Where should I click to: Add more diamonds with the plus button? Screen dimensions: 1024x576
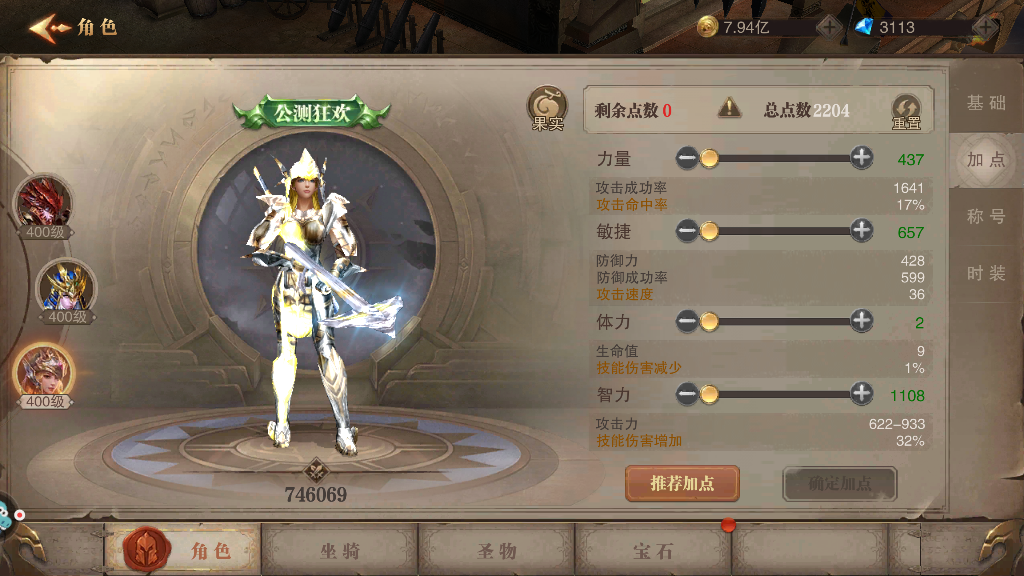pos(986,27)
